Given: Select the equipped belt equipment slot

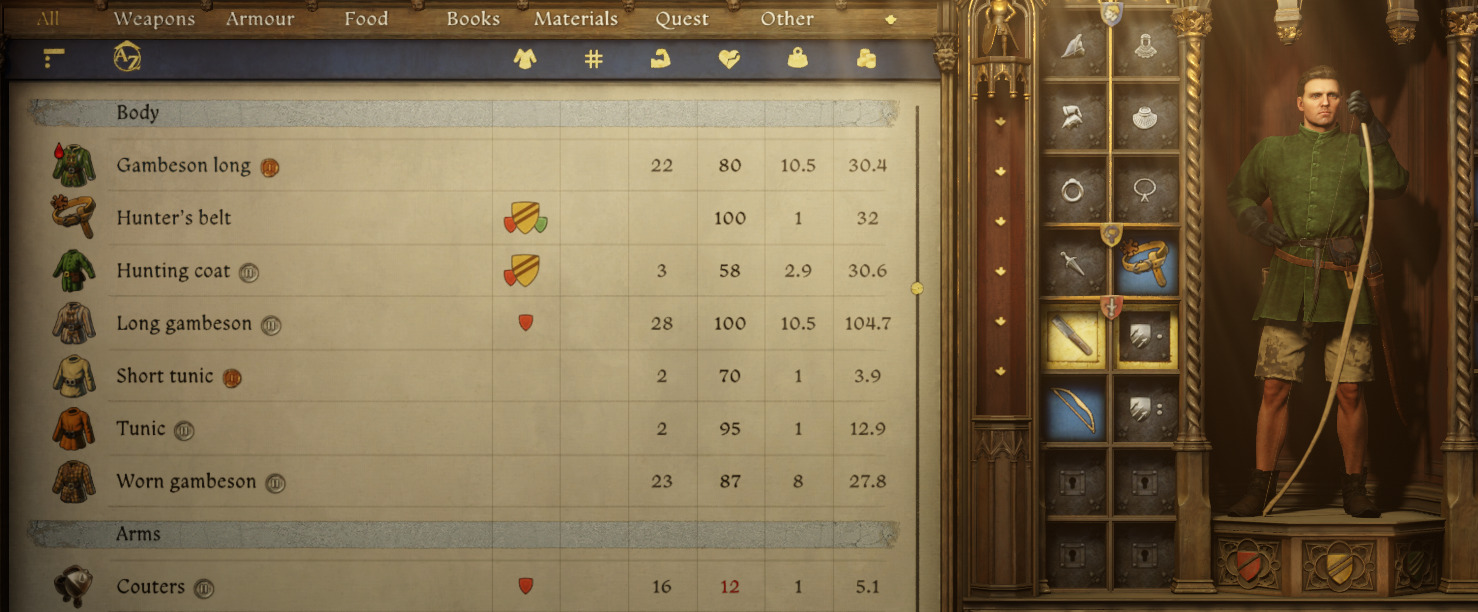Looking at the screenshot, I should (1146, 263).
